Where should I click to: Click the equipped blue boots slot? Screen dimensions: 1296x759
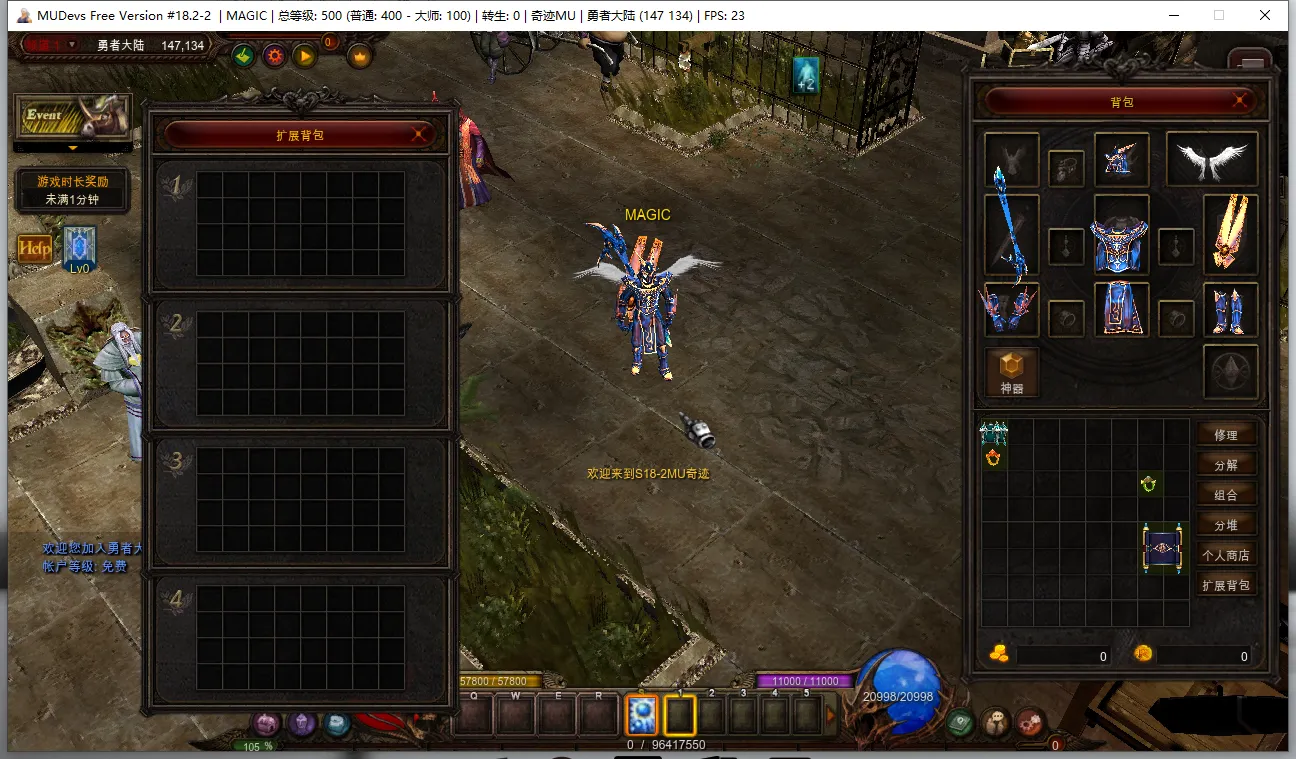[1230, 309]
